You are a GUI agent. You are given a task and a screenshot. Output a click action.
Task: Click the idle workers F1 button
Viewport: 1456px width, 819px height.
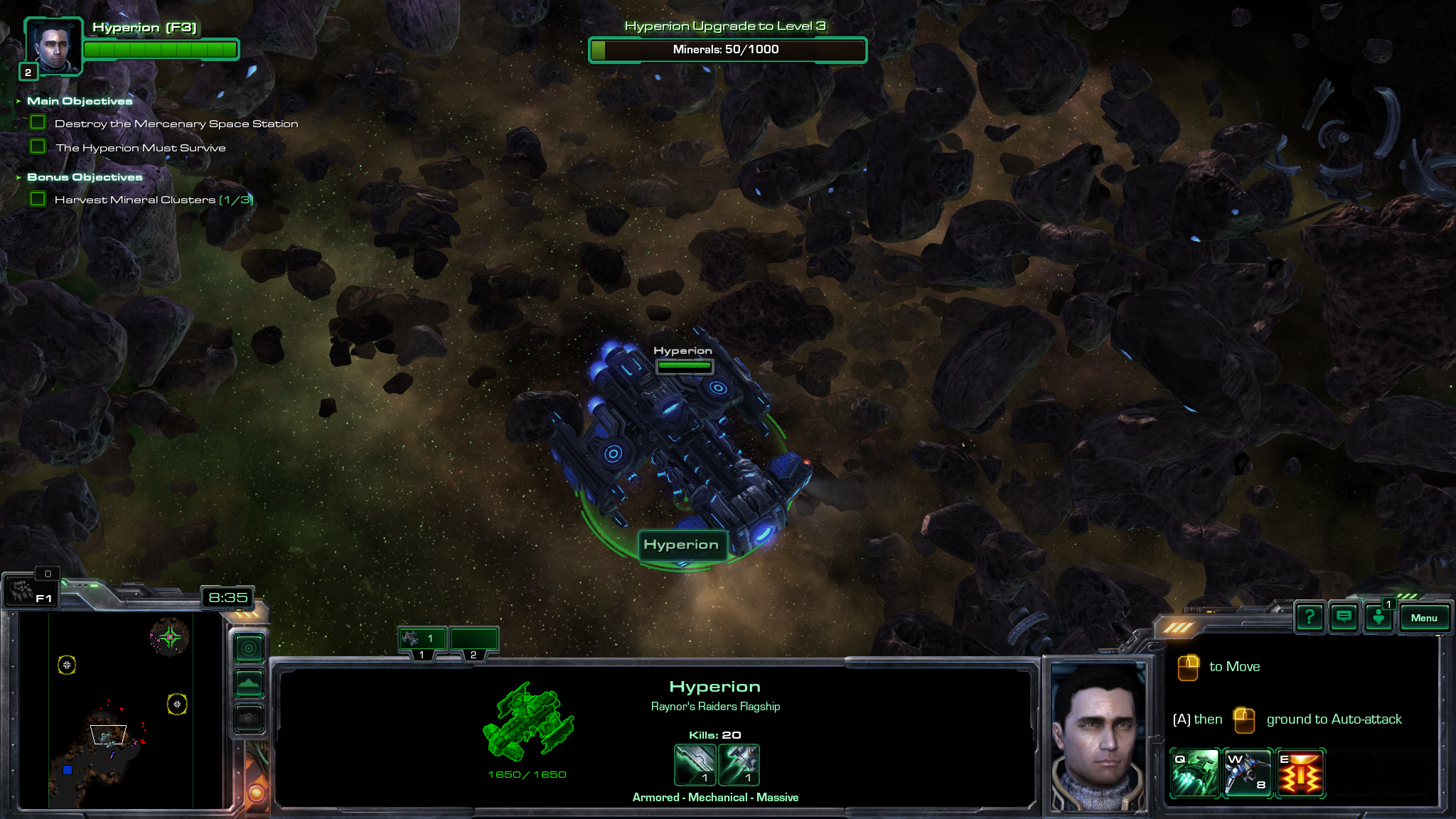pos(31,591)
